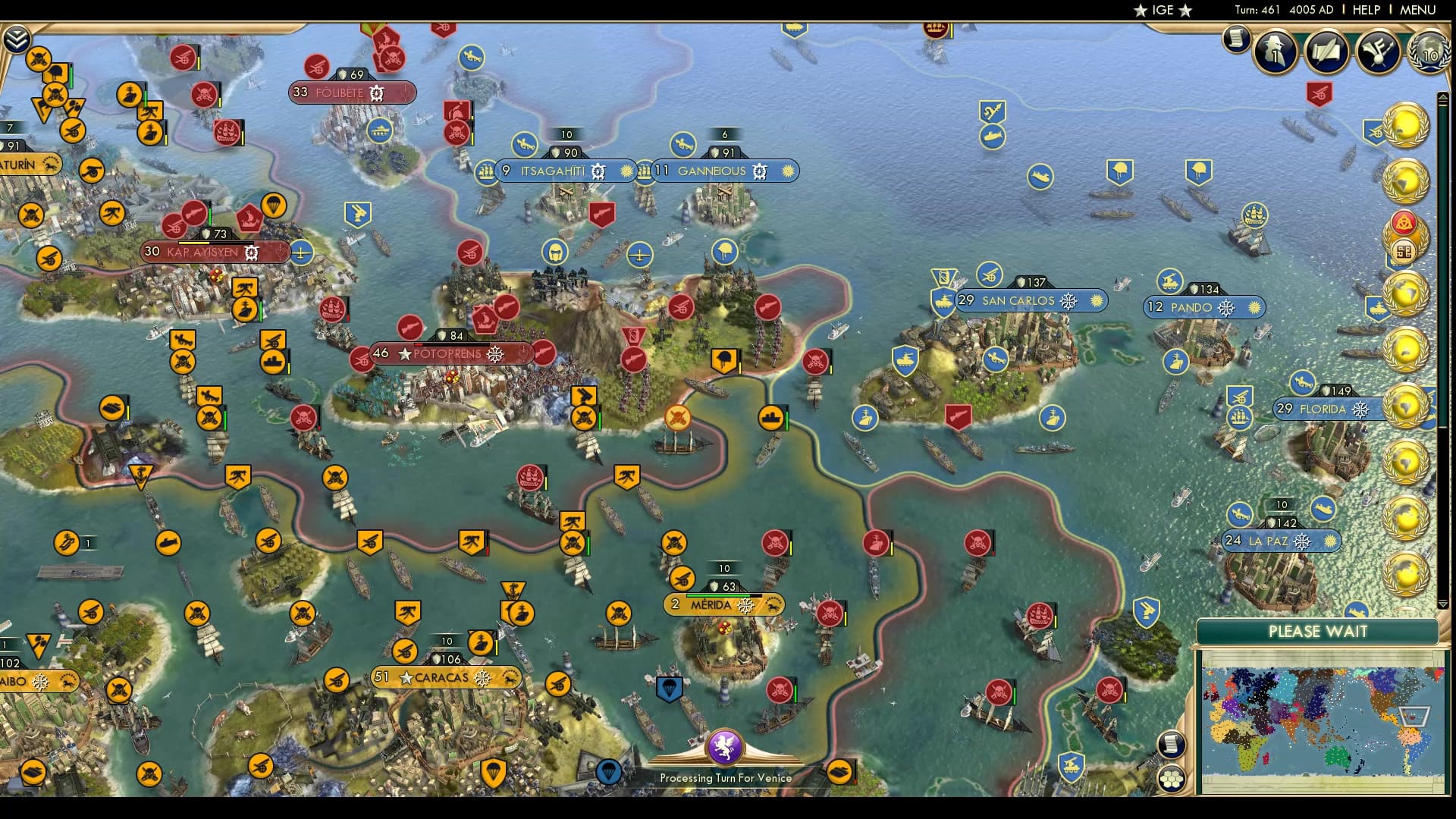This screenshot has width=1456, height=819.
Task: Toggle Strategic View with the hex grid icon
Action: click(1172, 779)
